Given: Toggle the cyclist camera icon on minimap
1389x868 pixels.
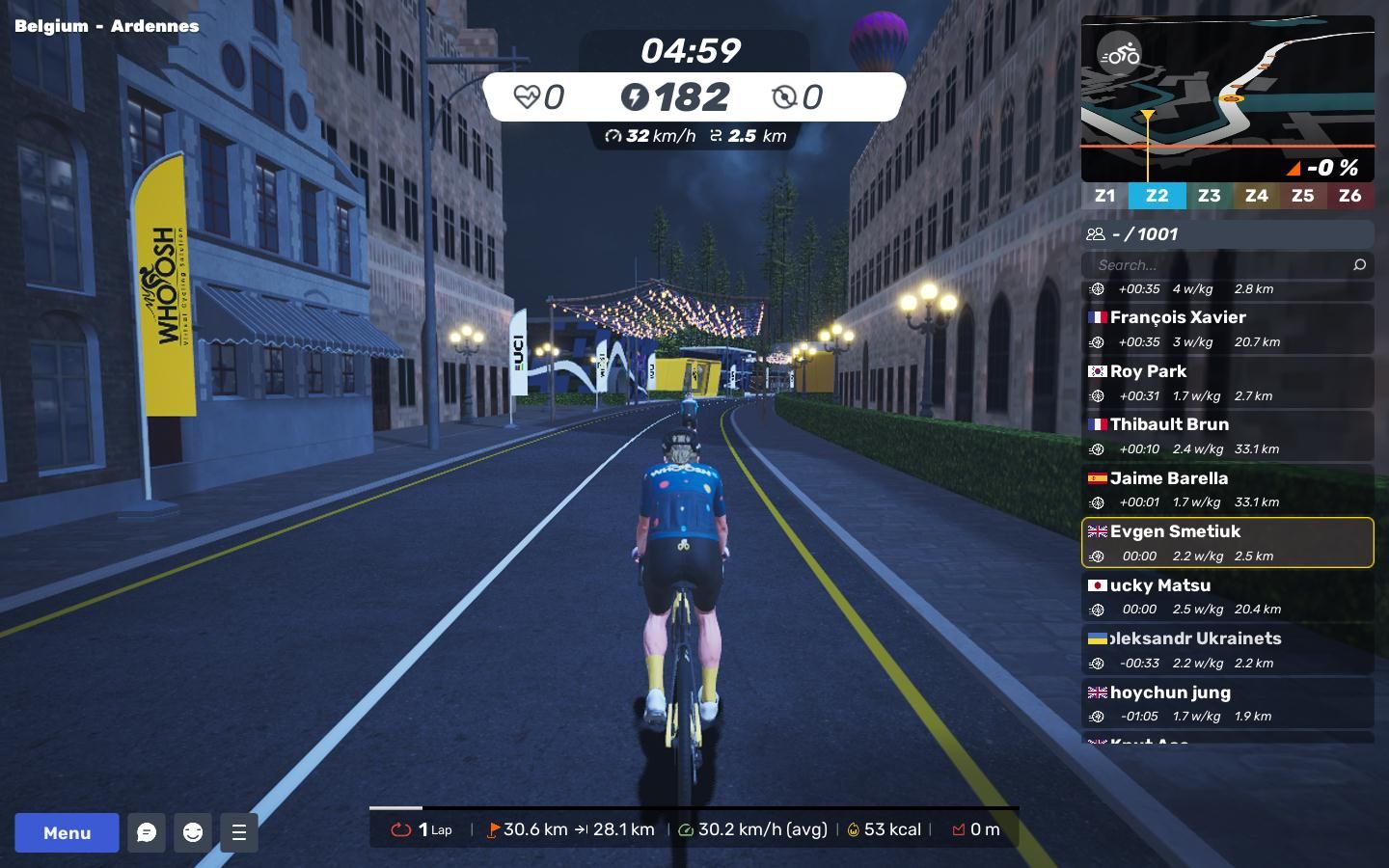Looking at the screenshot, I should pyautogui.click(x=1120, y=55).
